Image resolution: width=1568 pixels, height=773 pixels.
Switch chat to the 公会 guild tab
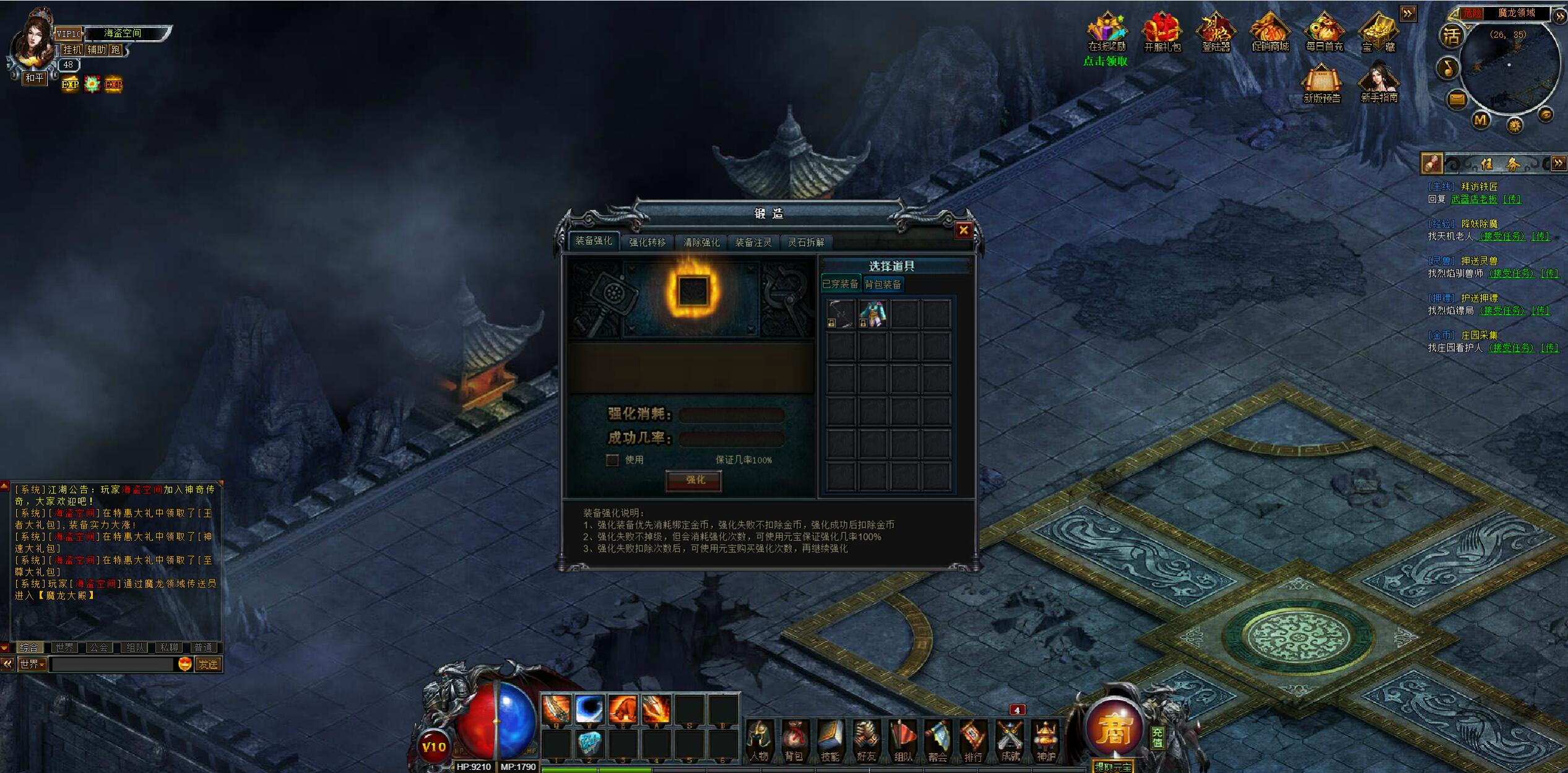coord(98,647)
